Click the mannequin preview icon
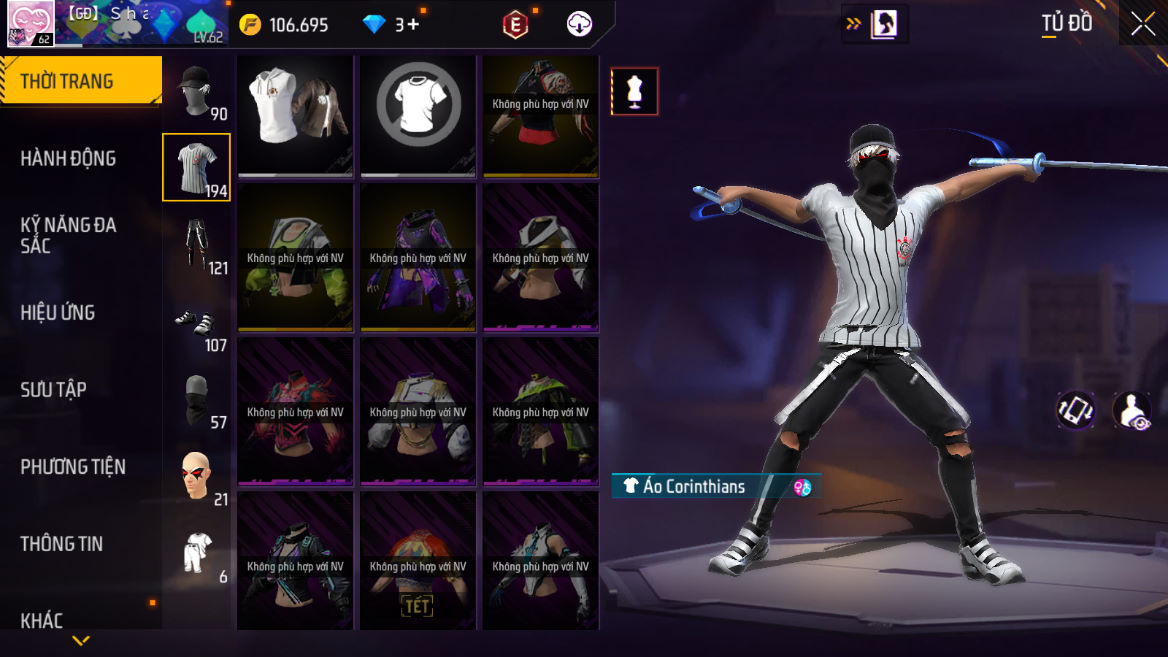Image resolution: width=1168 pixels, height=657 pixels. pos(634,92)
